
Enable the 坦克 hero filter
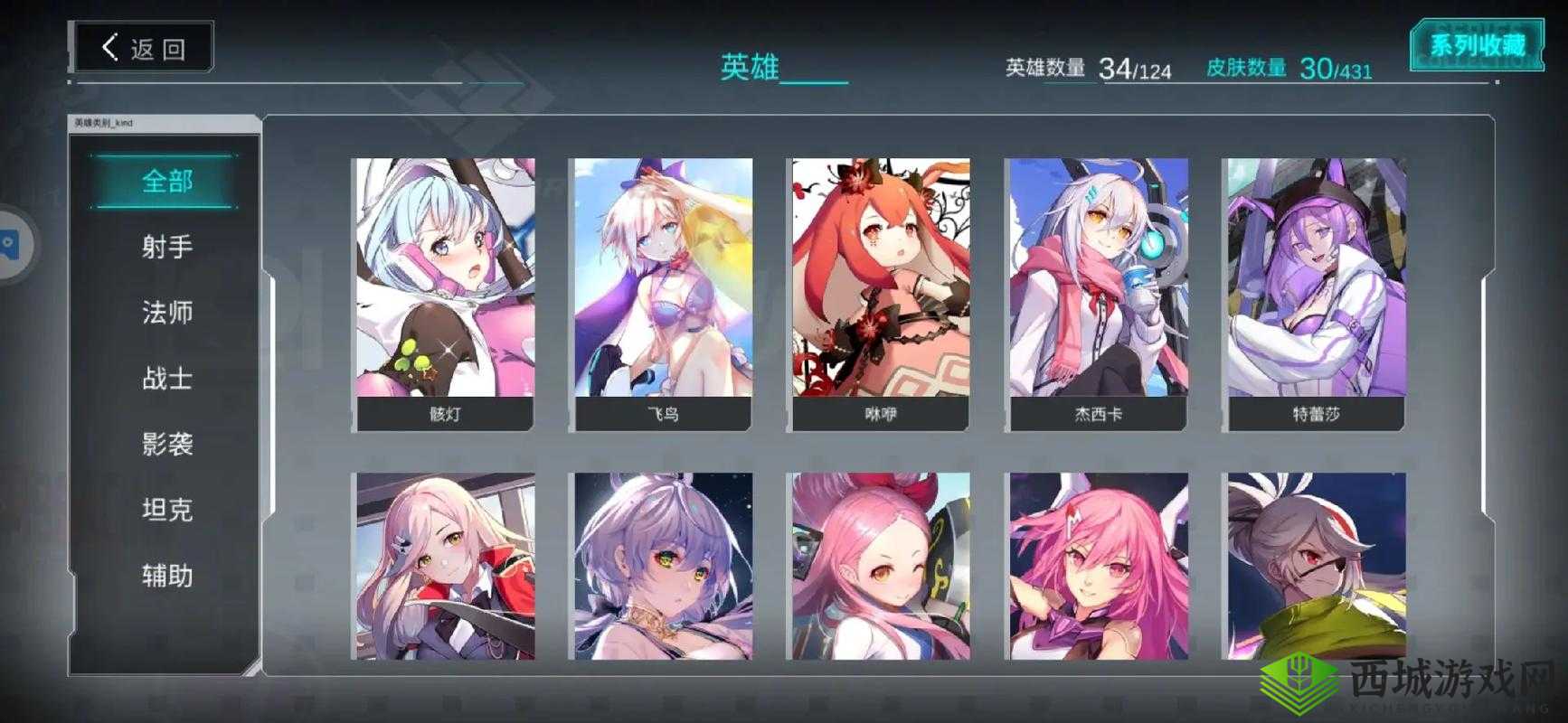pyautogui.click(x=167, y=510)
